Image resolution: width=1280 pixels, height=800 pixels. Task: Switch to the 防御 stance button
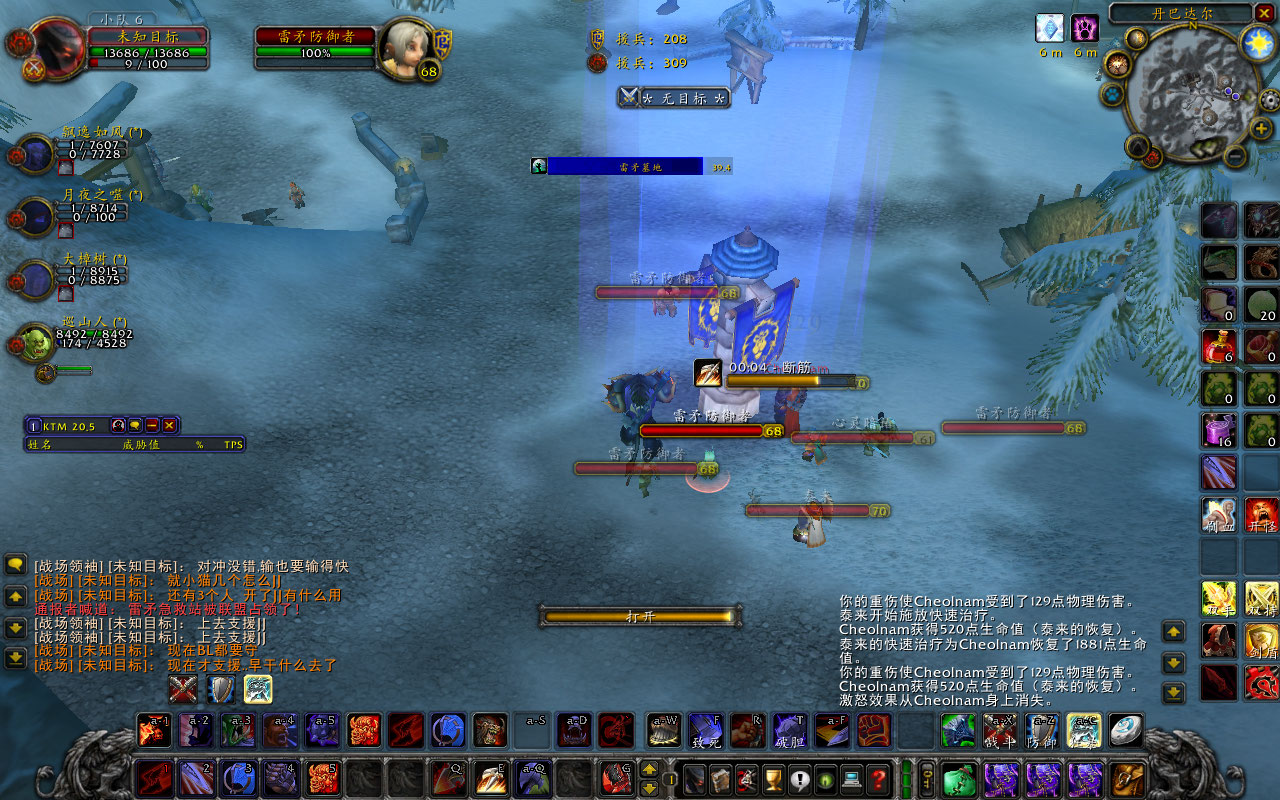click(1042, 730)
